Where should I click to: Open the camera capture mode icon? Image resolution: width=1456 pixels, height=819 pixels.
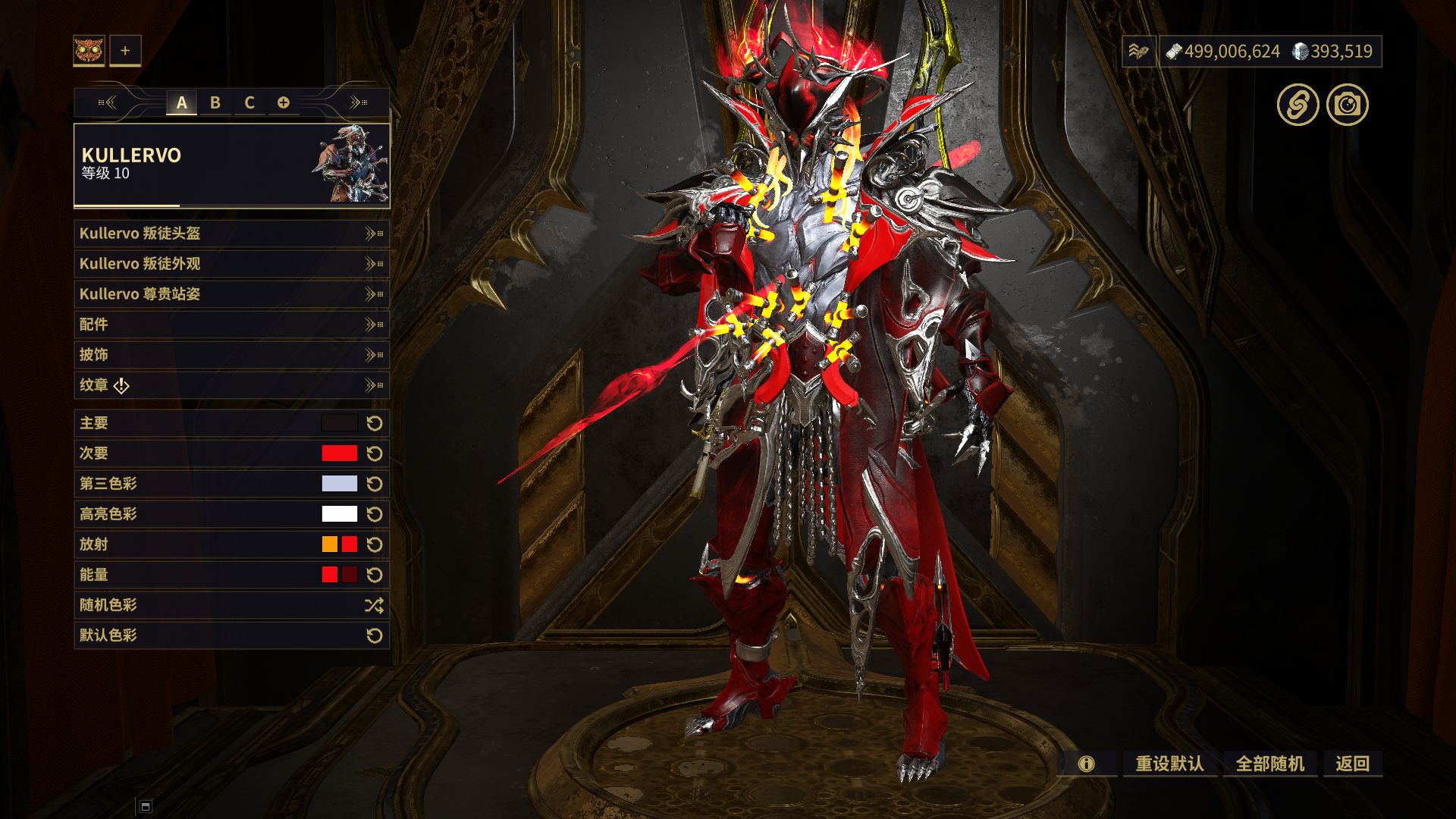1348,105
